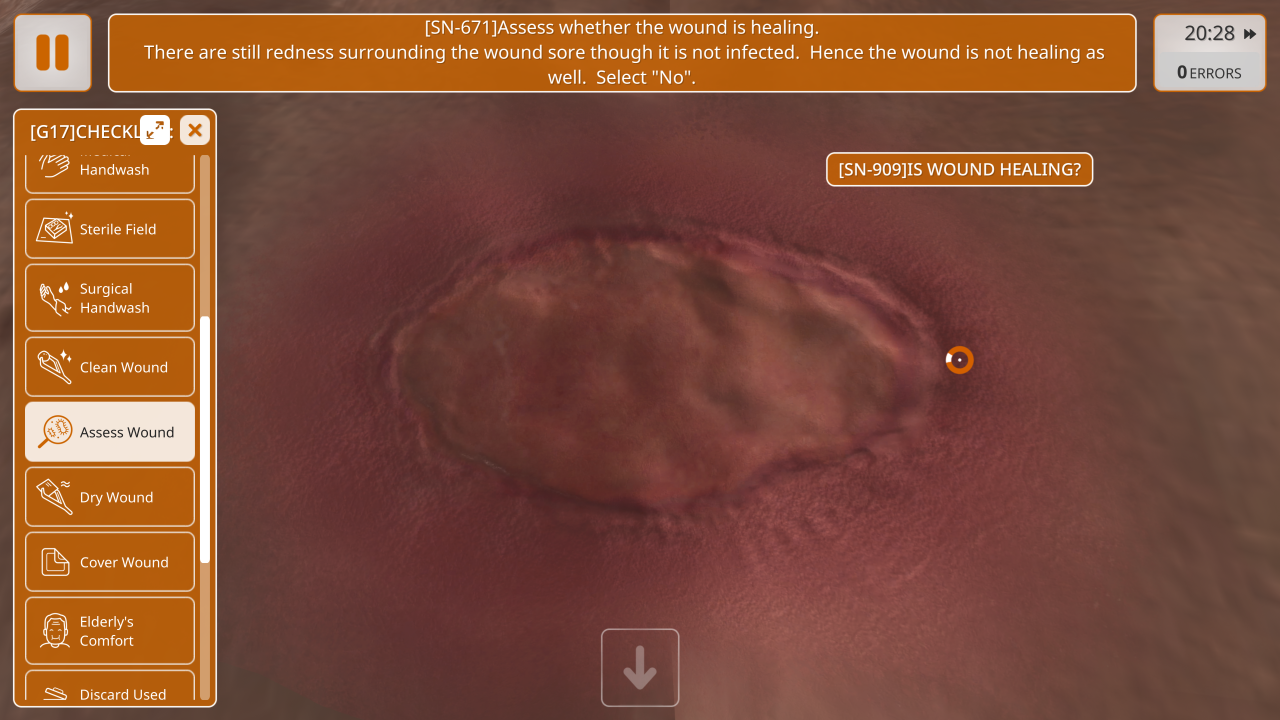Screen dimensions: 1280x720
Task: Pause the simulation with the pause button
Action: click(x=52, y=53)
